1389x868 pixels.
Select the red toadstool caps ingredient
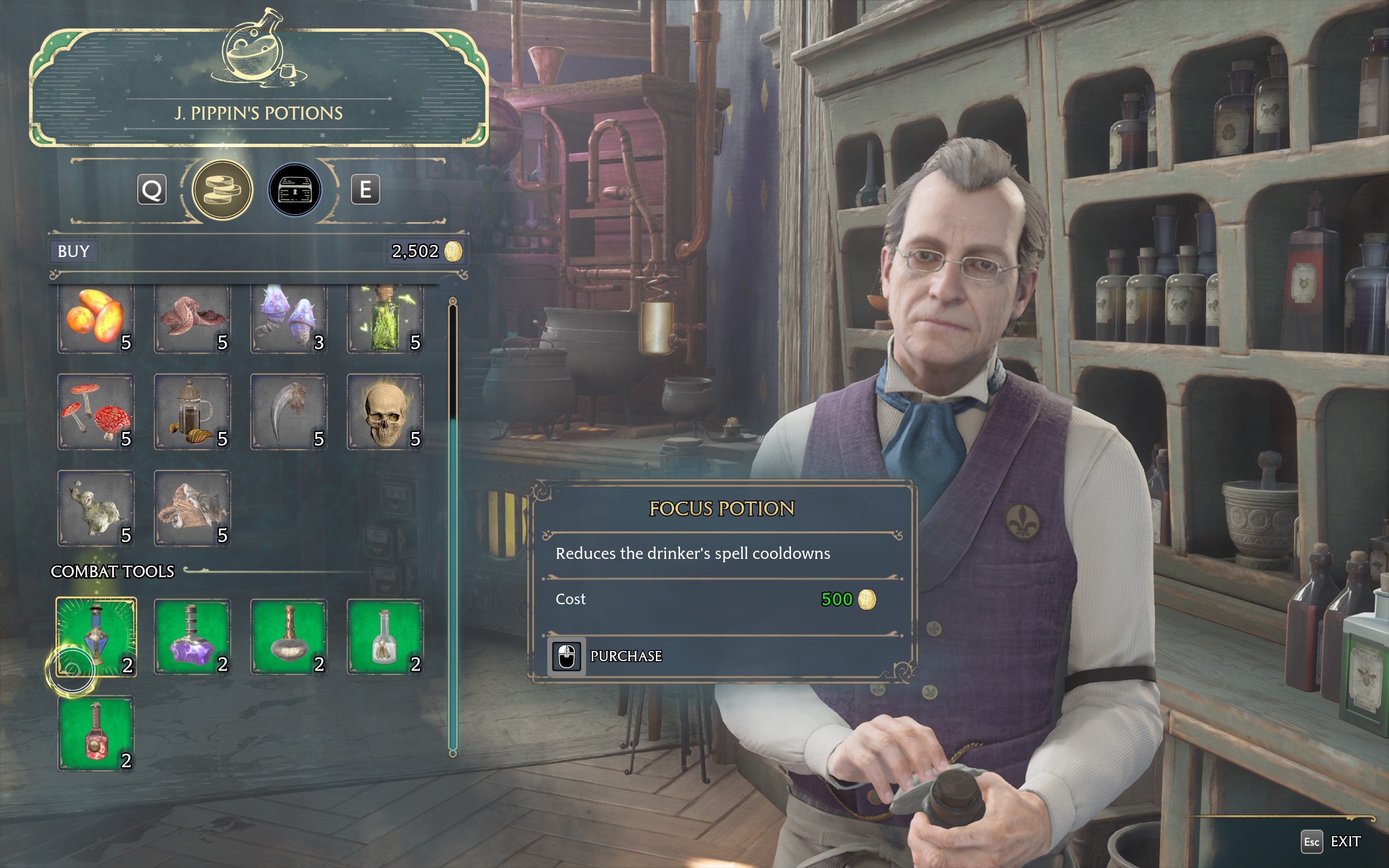click(x=96, y=412)
